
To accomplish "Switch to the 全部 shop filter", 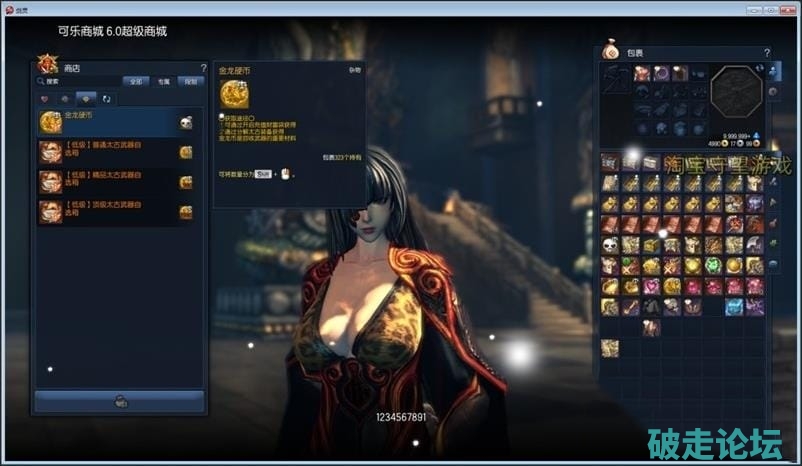I will [136, 81].
